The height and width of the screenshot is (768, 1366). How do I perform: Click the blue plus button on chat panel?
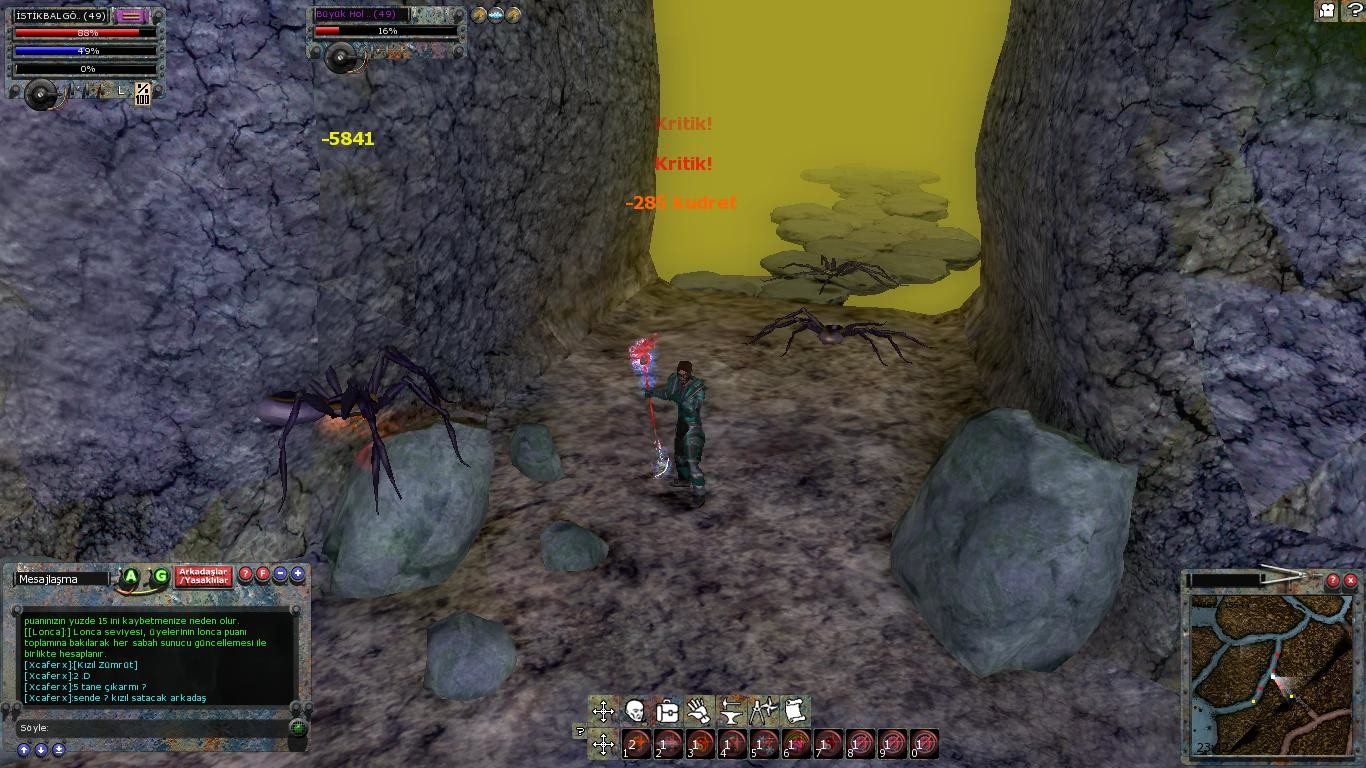point(298,575)
